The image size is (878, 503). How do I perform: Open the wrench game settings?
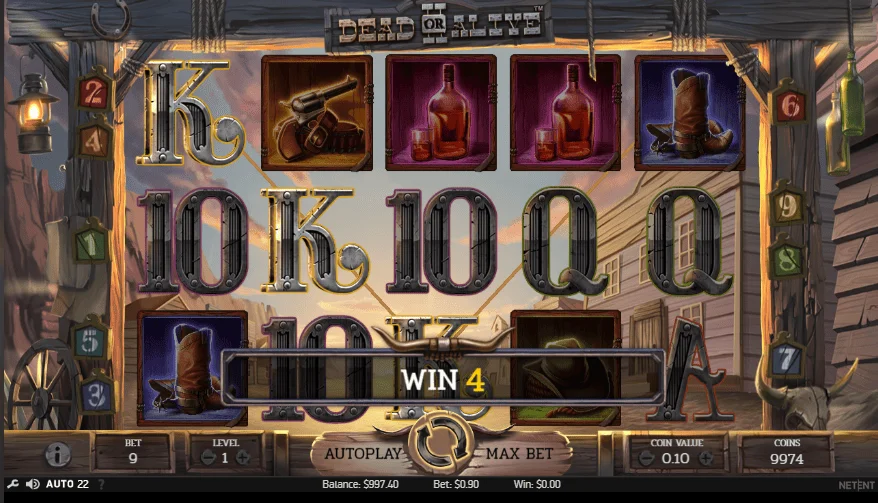[x=12, y=484]
